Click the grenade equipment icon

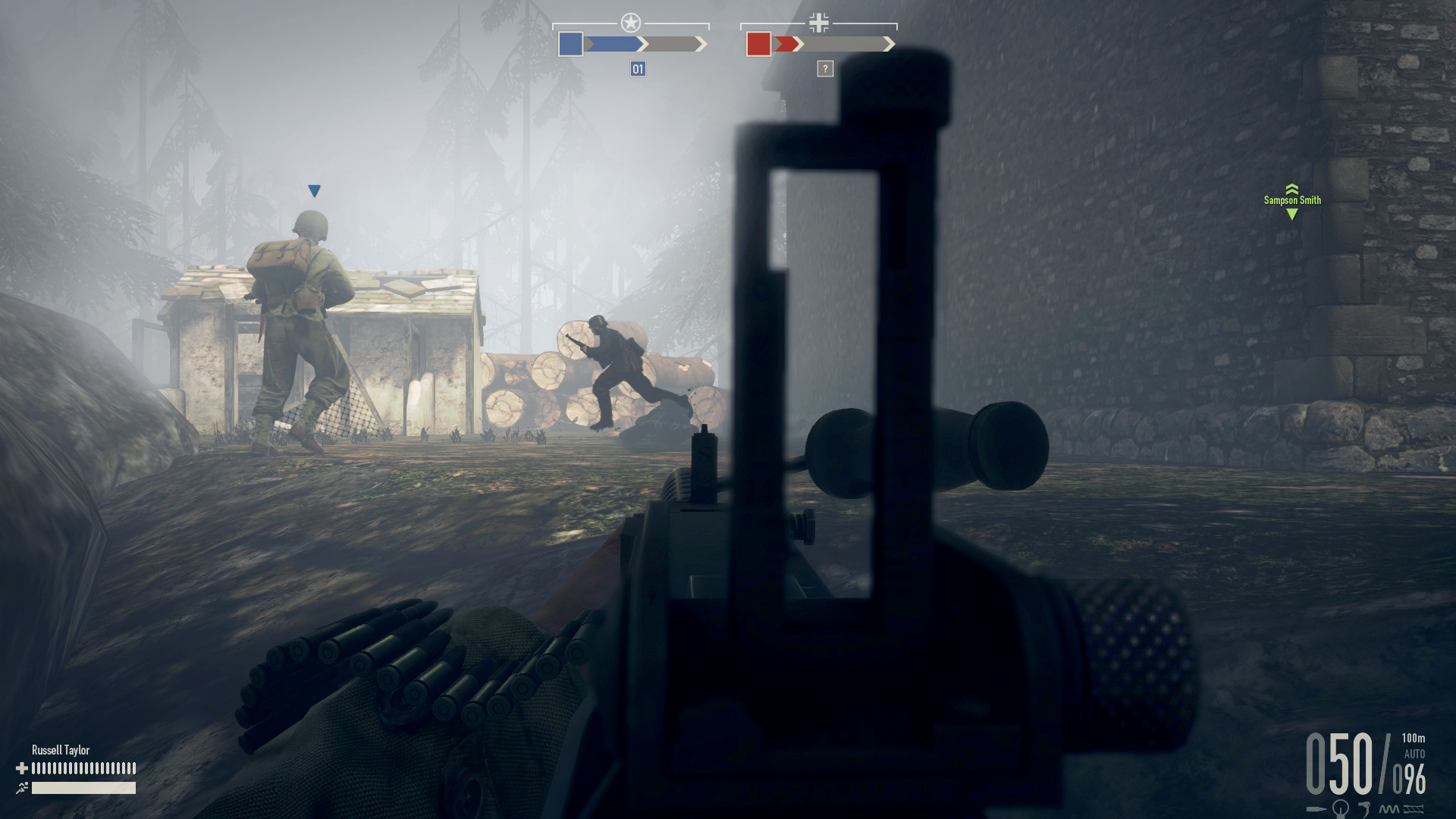pyautogui.click(x=1340, y=810)
